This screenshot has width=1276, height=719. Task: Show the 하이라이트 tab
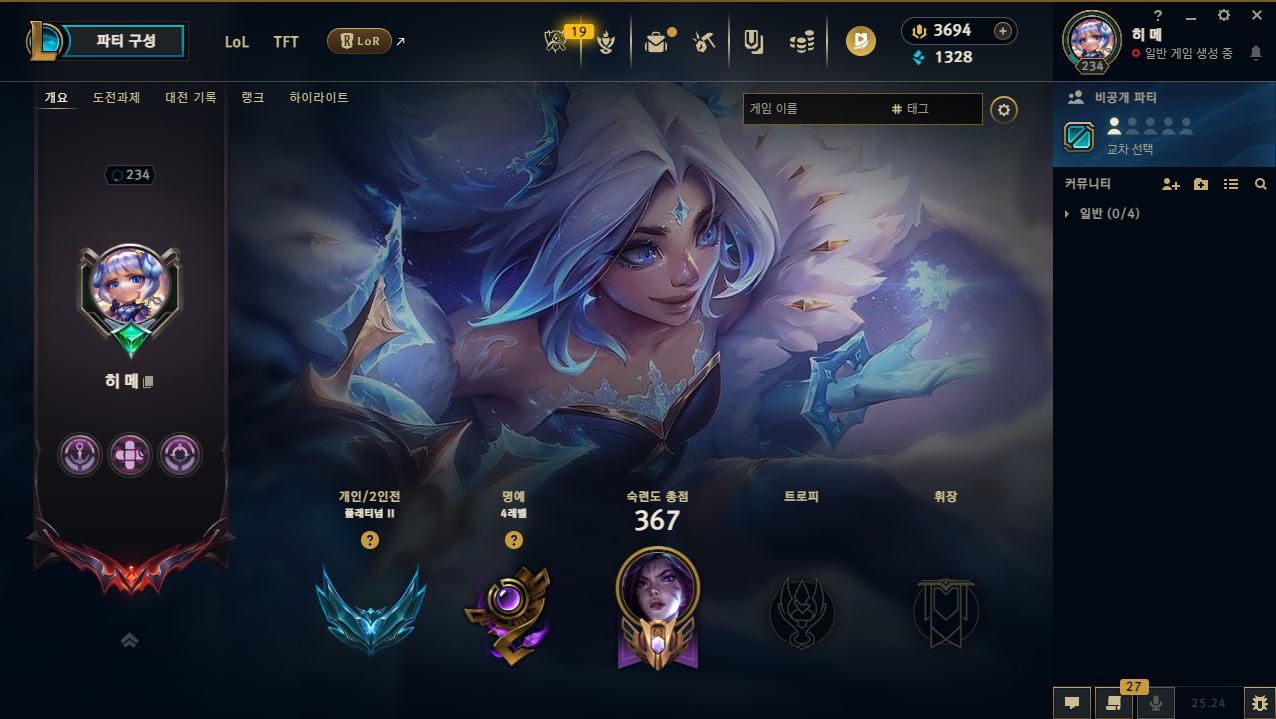point(319,98)
